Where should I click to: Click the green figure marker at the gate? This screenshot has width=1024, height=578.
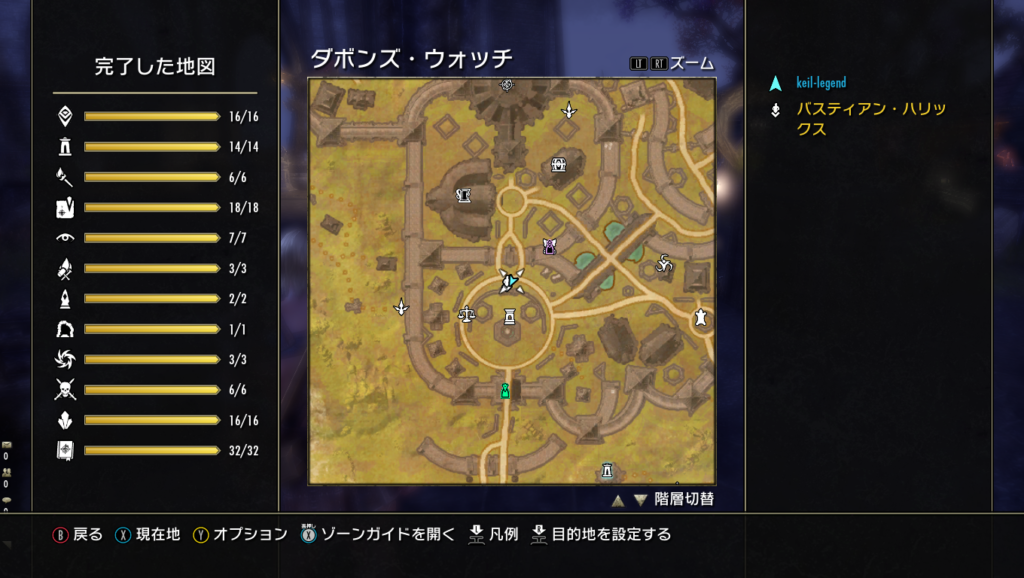tap(506, 390)
